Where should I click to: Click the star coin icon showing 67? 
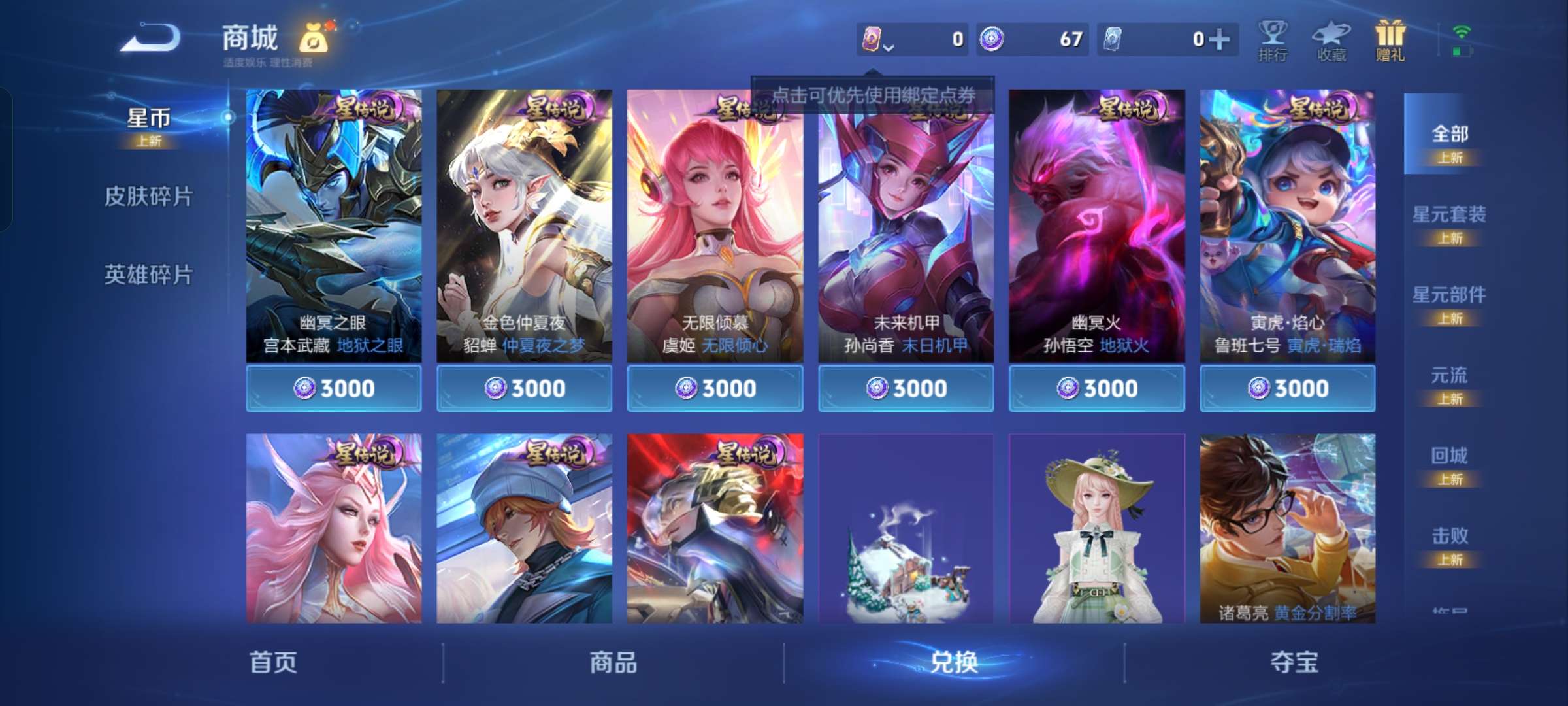(995, 39)
